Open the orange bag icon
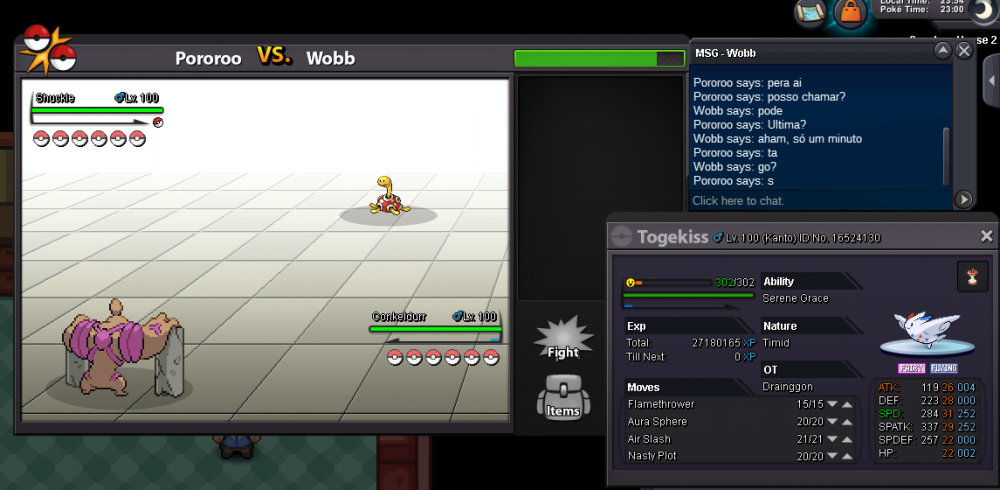Image resolution: width=1000 pixels, height=490 pixels. coord(850,12)
